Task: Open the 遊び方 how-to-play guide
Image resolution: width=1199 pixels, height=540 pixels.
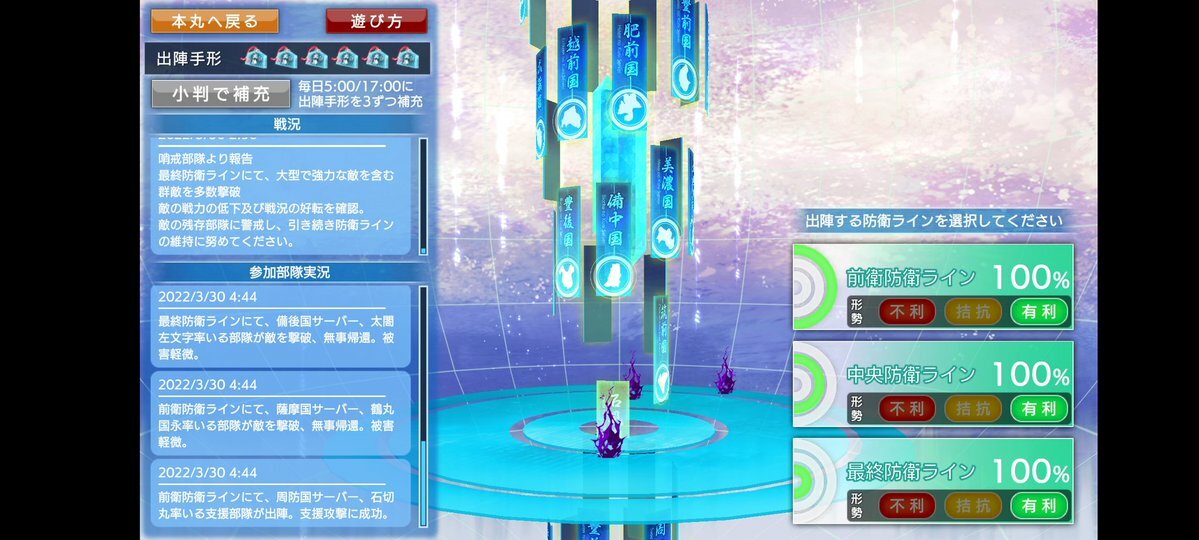Action: click(x=376, y=20)
